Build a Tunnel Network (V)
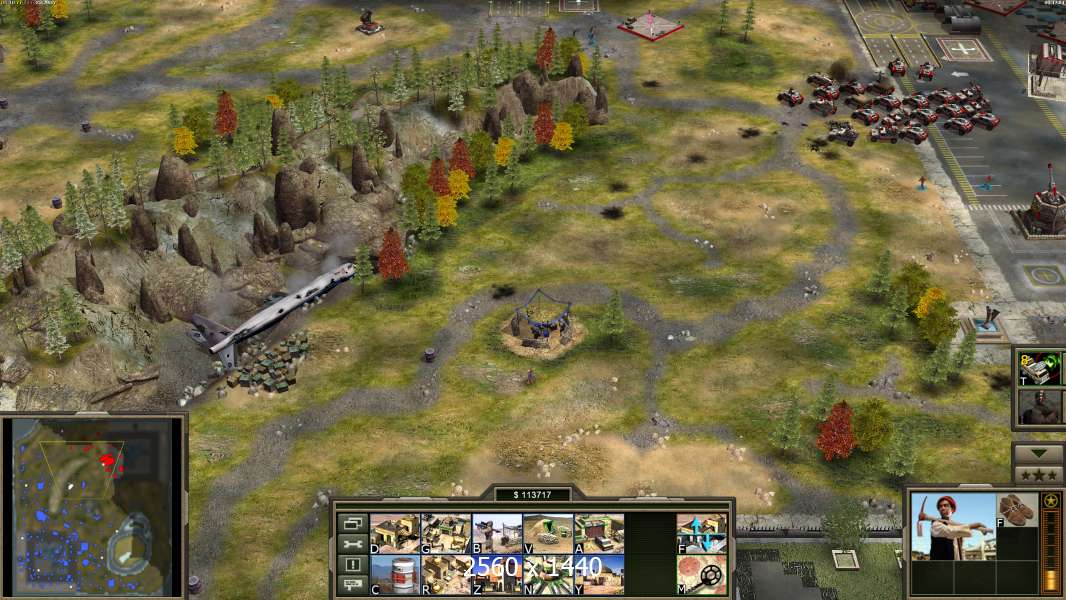This screenshot has height=600, width=1066. [x=547, y=533]
